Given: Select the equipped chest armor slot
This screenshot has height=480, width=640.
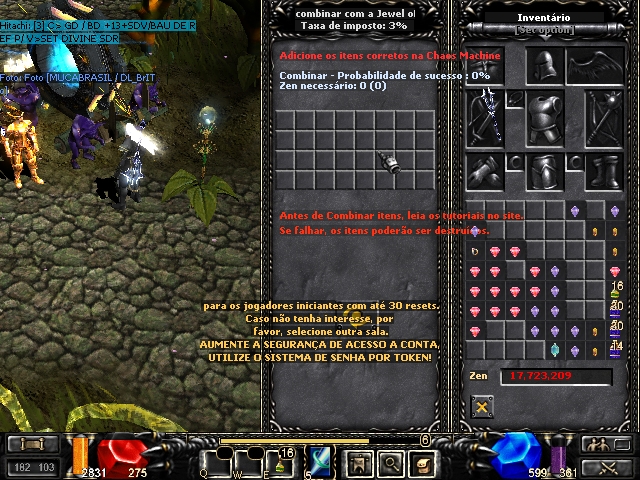Looking at the screenshot, I should pos(545,118).
